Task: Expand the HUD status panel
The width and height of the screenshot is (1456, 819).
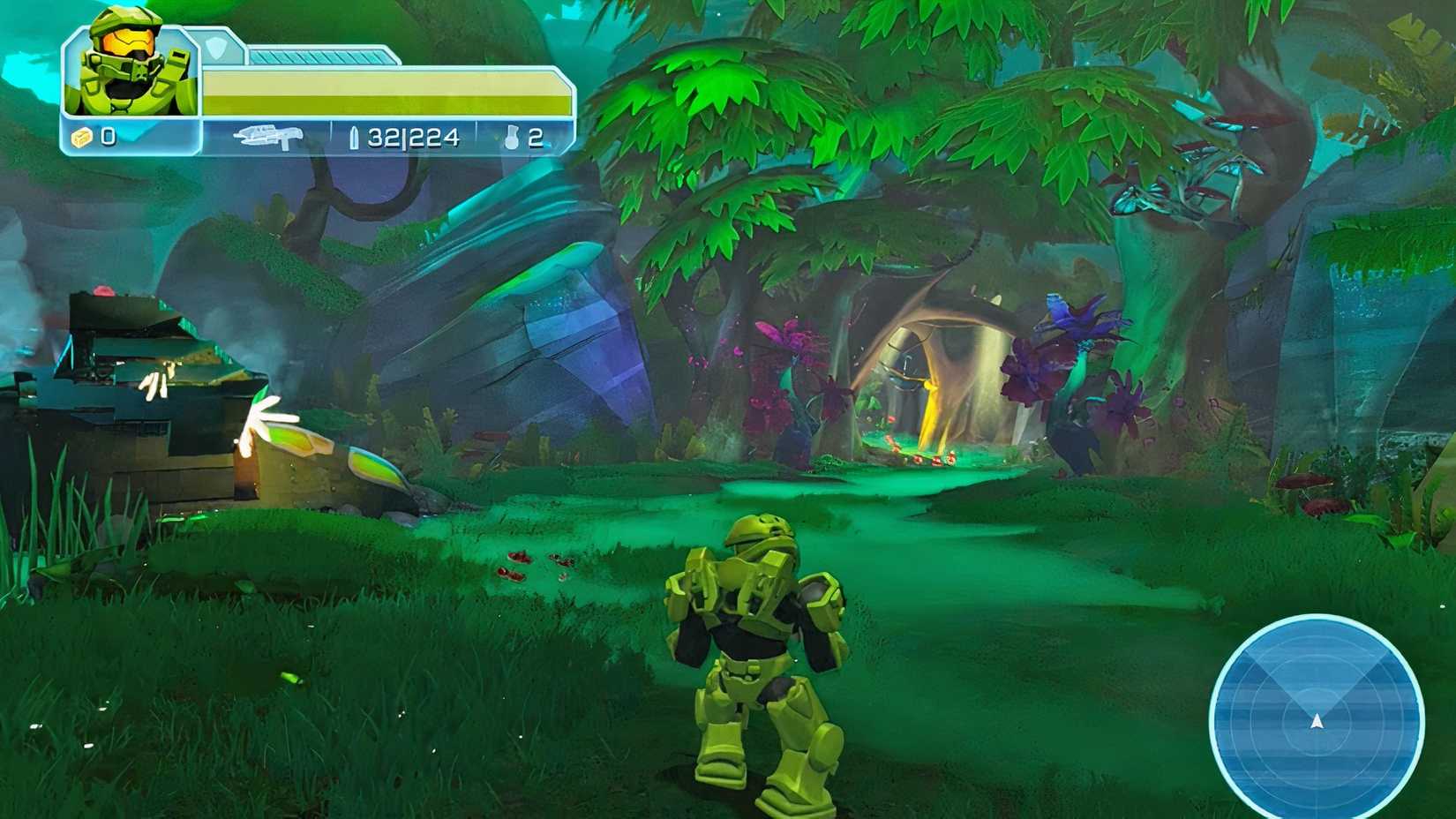Action: 309,88
